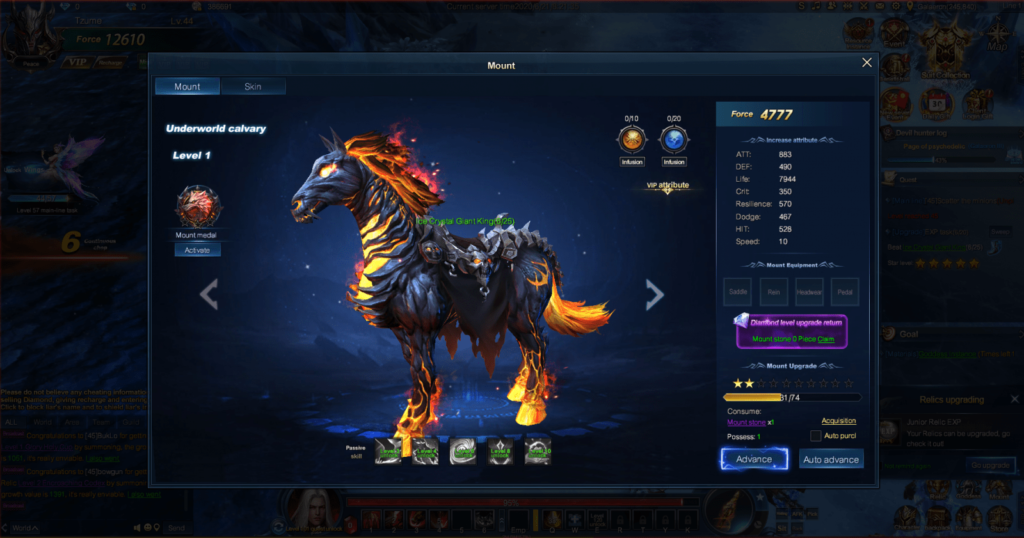1024x538 pixels.
Task: Toggle the Auto purchase checkbox
Action: click(x=815, y=436)
